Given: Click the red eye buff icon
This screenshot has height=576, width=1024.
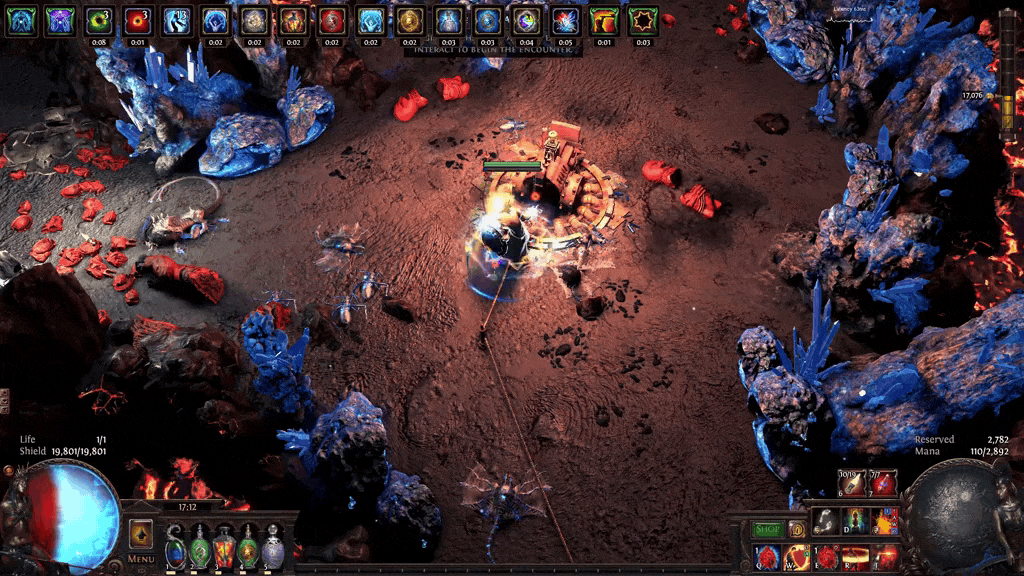Looking at the screenshot, I should pyautogui.click(x=138, y=21).
